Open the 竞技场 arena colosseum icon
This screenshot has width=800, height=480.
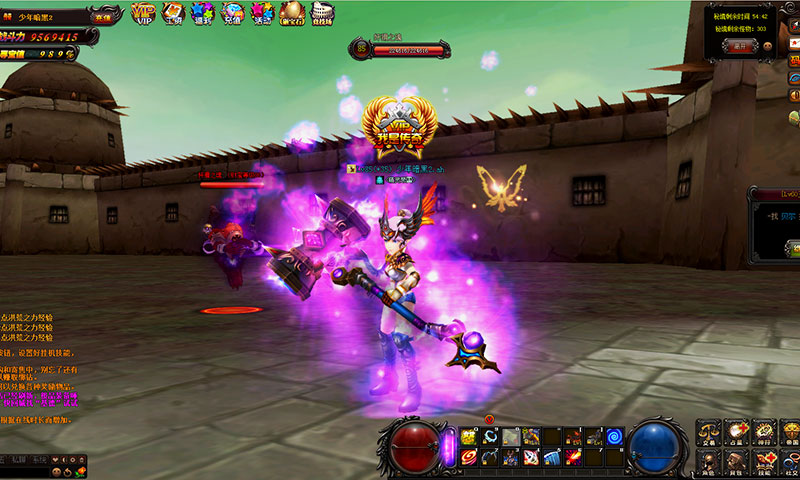(323, 13)
